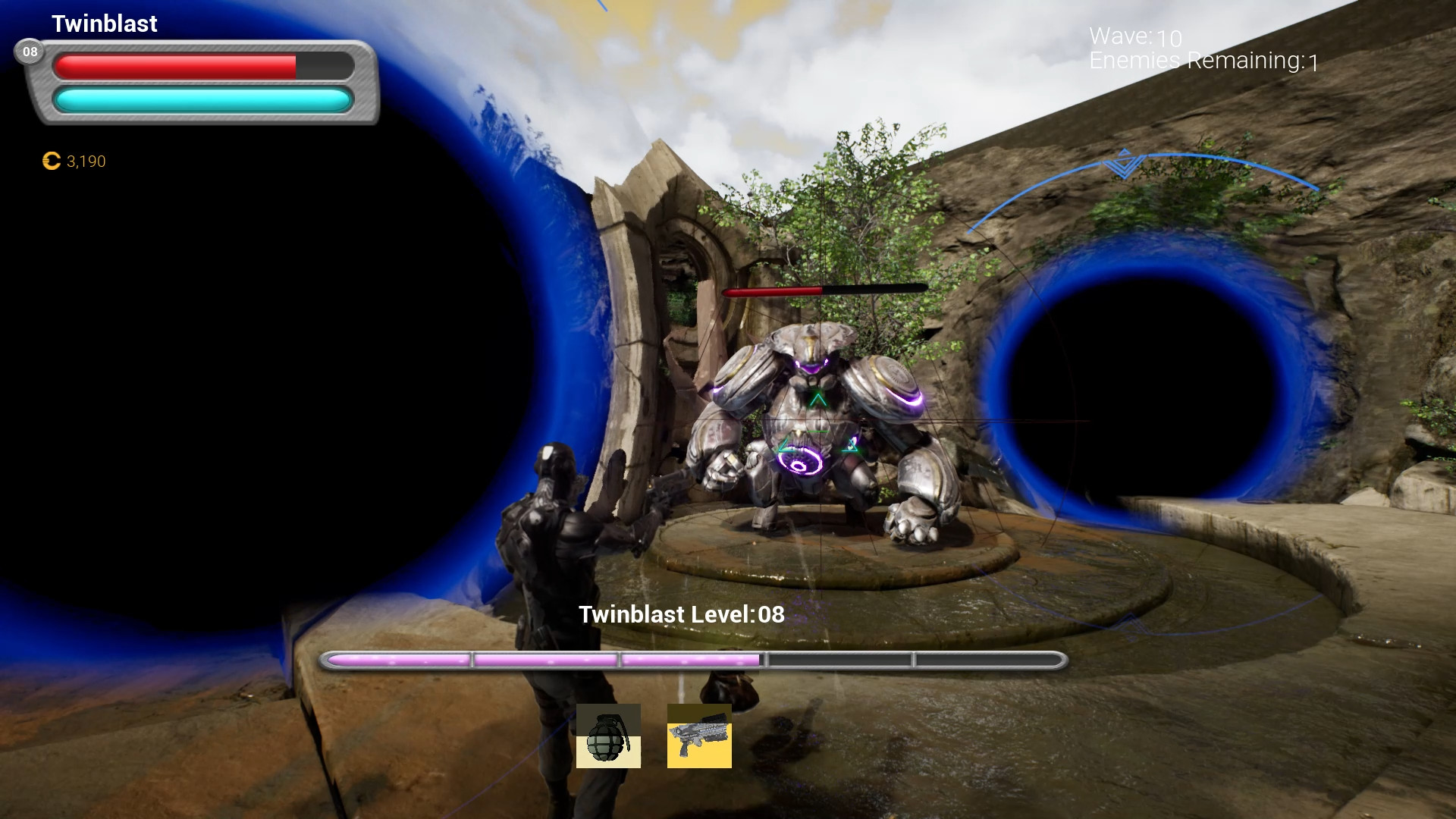Expand the Twinblast character stats header
Screen dimensions: 1456x819
tap(104, 24)
